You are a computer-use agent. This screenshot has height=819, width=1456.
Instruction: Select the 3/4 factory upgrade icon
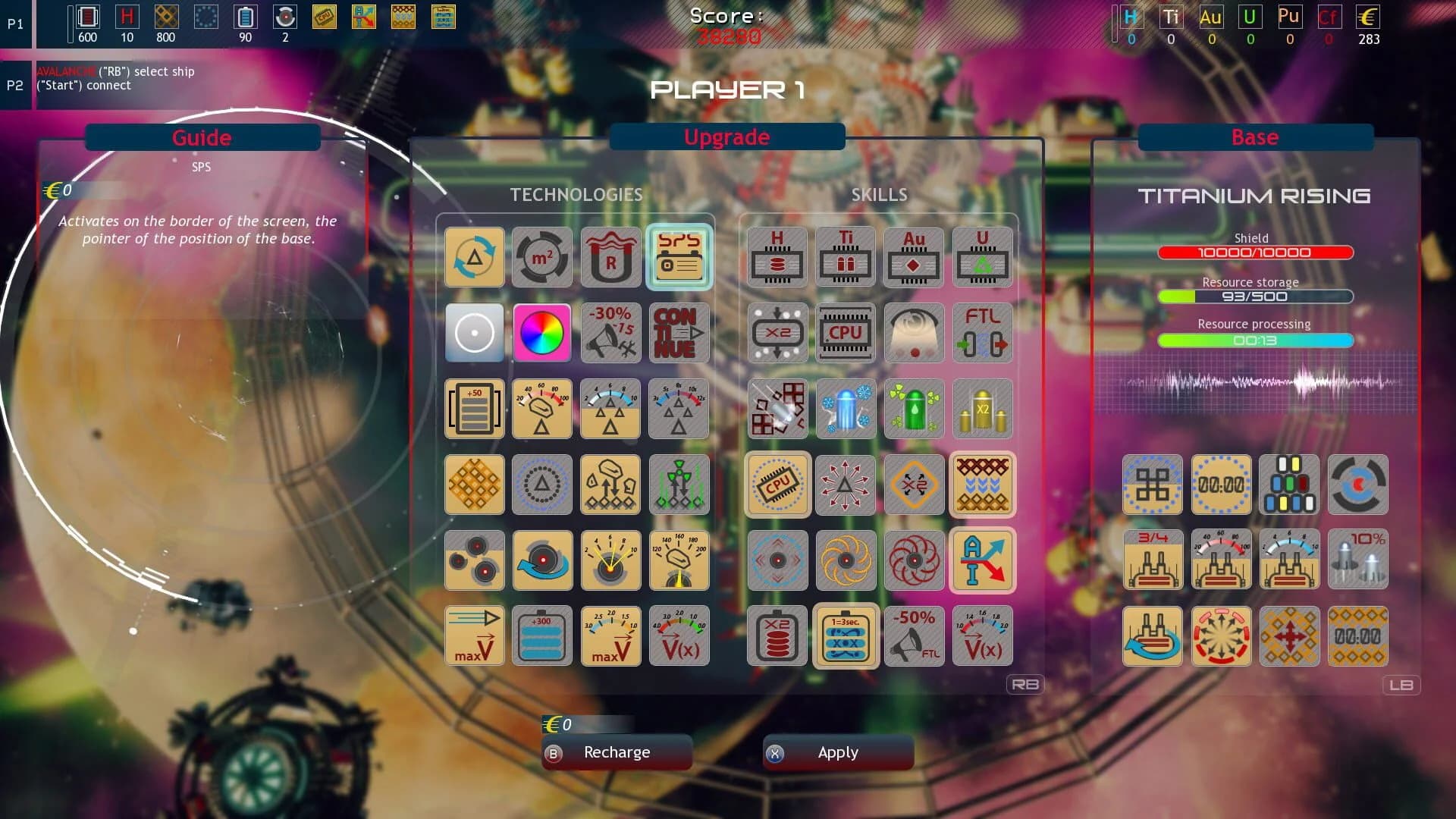[1153, 560]
